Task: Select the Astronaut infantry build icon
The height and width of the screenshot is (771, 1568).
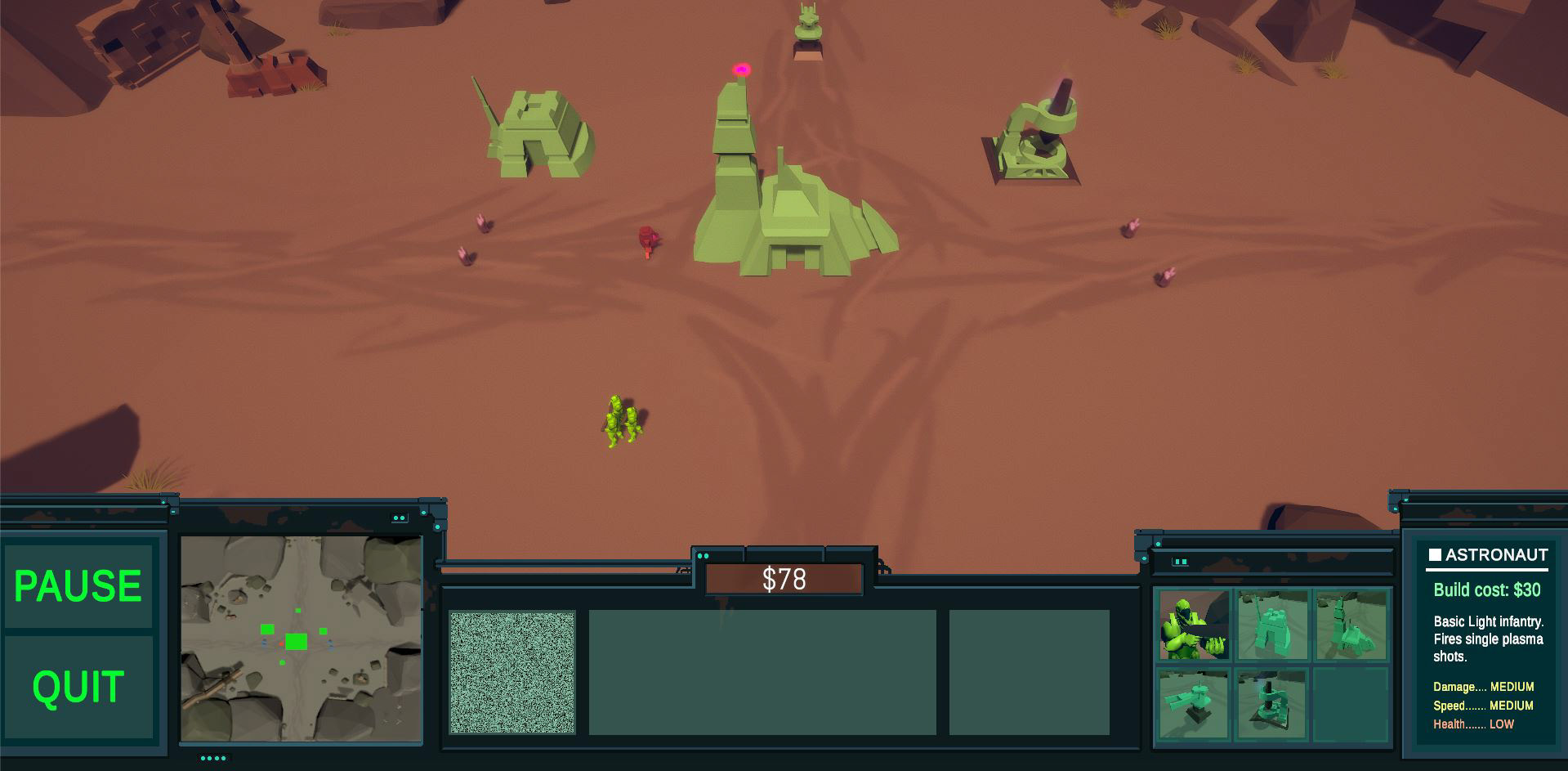Action: pyautogui.click(x=1194, y=625)
